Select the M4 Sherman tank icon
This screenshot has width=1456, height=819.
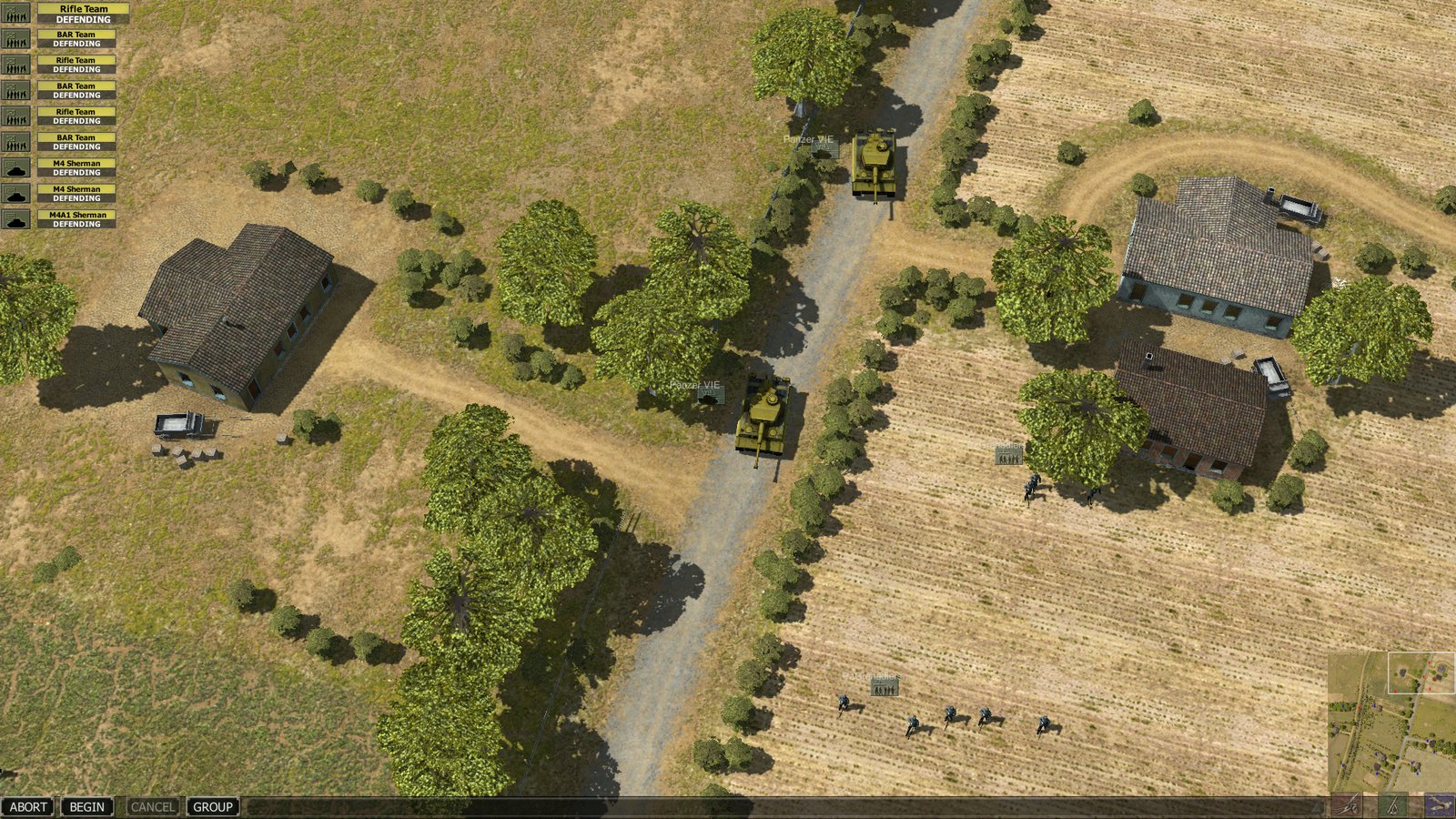click(14, 167)
